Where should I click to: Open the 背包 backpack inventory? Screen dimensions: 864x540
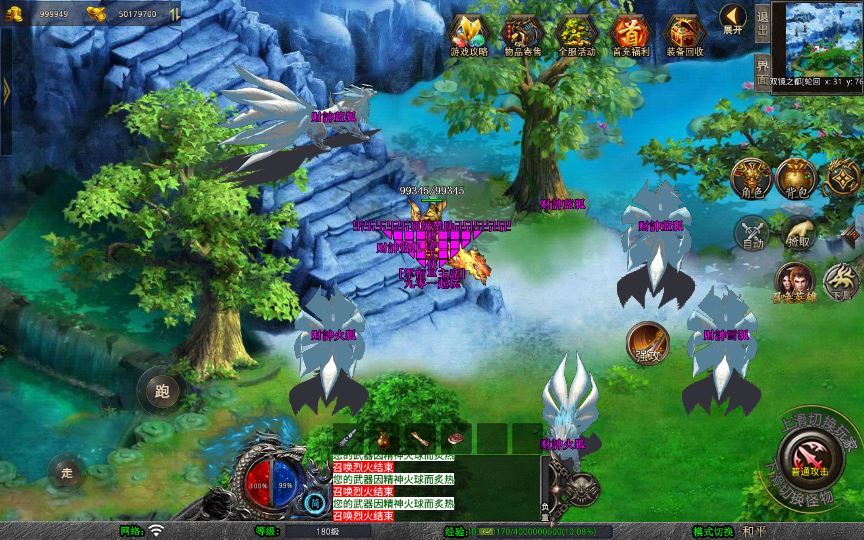pos(797,178)
